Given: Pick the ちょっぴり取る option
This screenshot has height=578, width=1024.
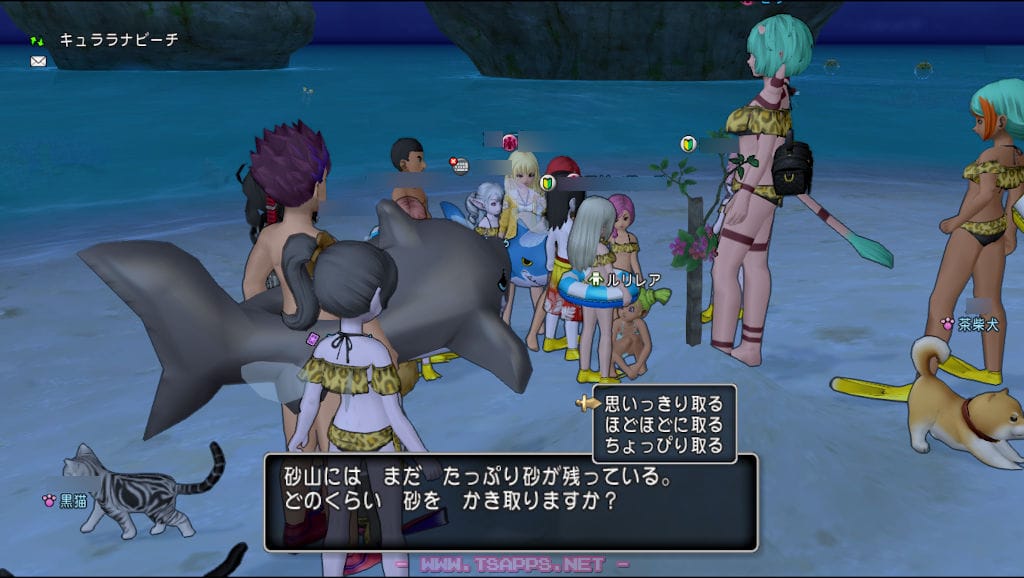Looking at the screenshot, I should click(x=663, y=446).
